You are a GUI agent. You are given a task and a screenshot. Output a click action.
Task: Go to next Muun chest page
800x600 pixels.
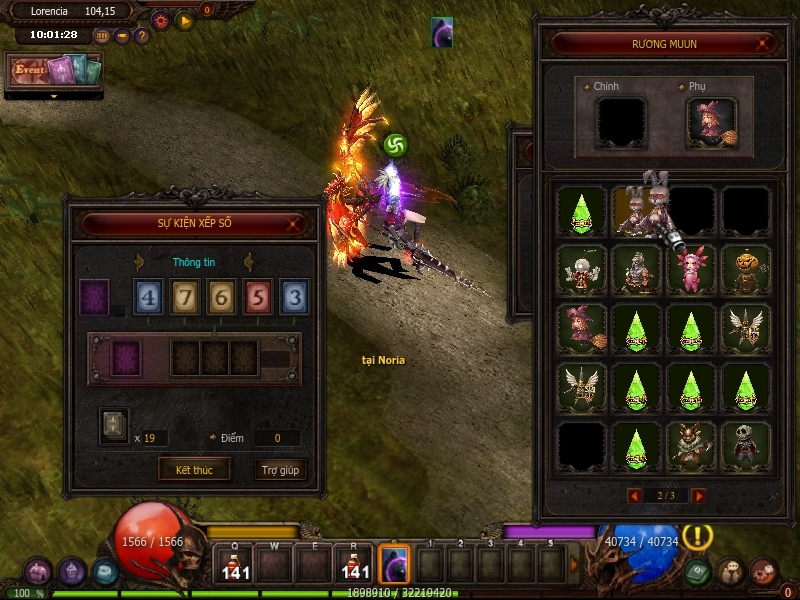(x=698, y=496)
